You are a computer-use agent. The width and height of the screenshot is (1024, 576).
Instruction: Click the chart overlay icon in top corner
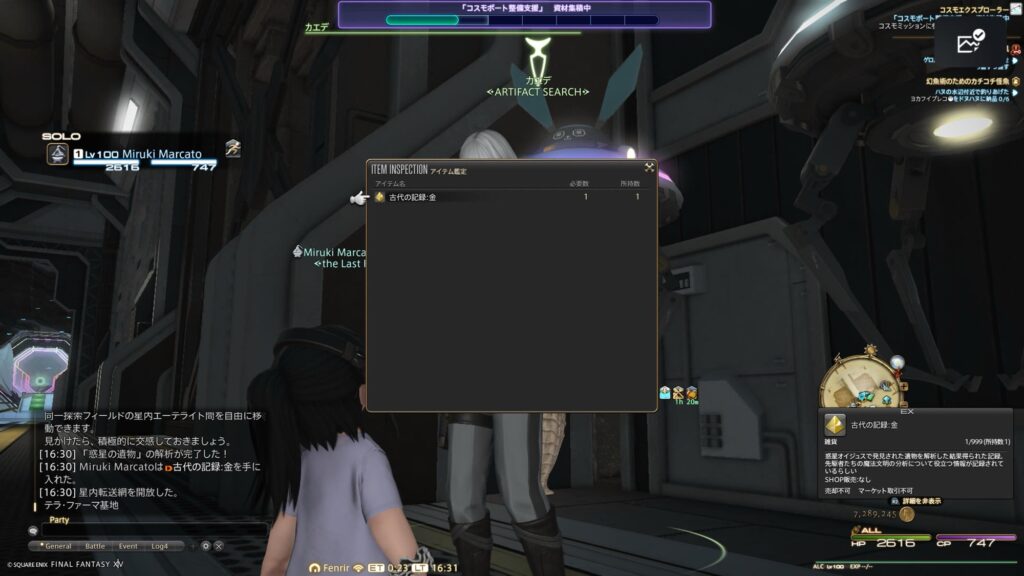tap(970, 43)
